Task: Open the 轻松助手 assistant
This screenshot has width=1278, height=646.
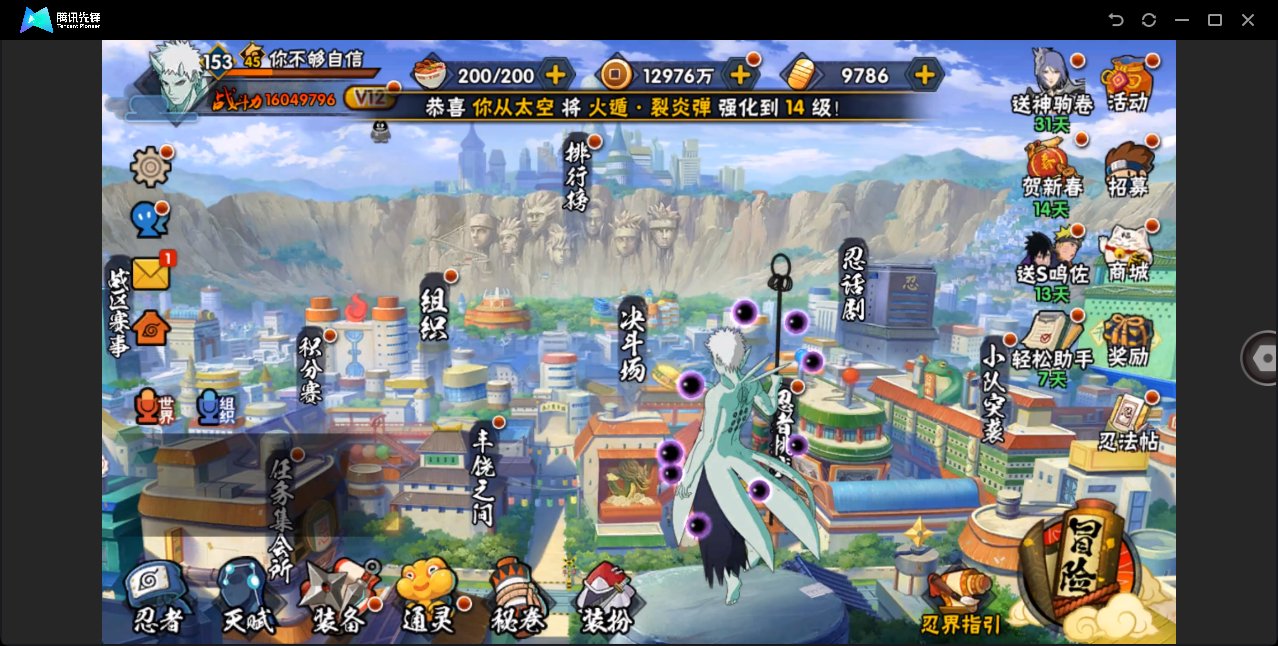Action: (1051, 340)
